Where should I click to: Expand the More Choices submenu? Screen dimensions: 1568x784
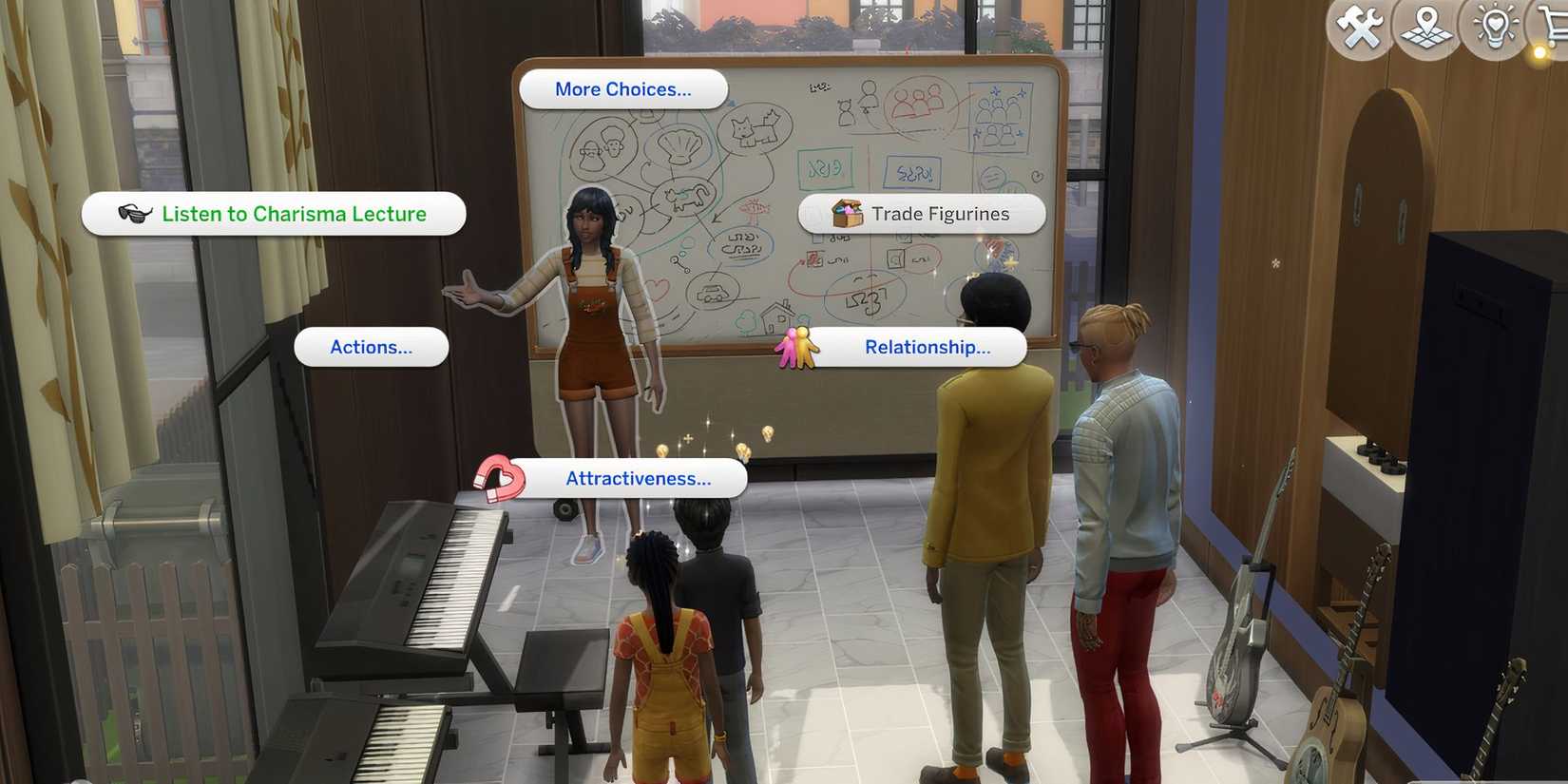click(x=622, y=88)
